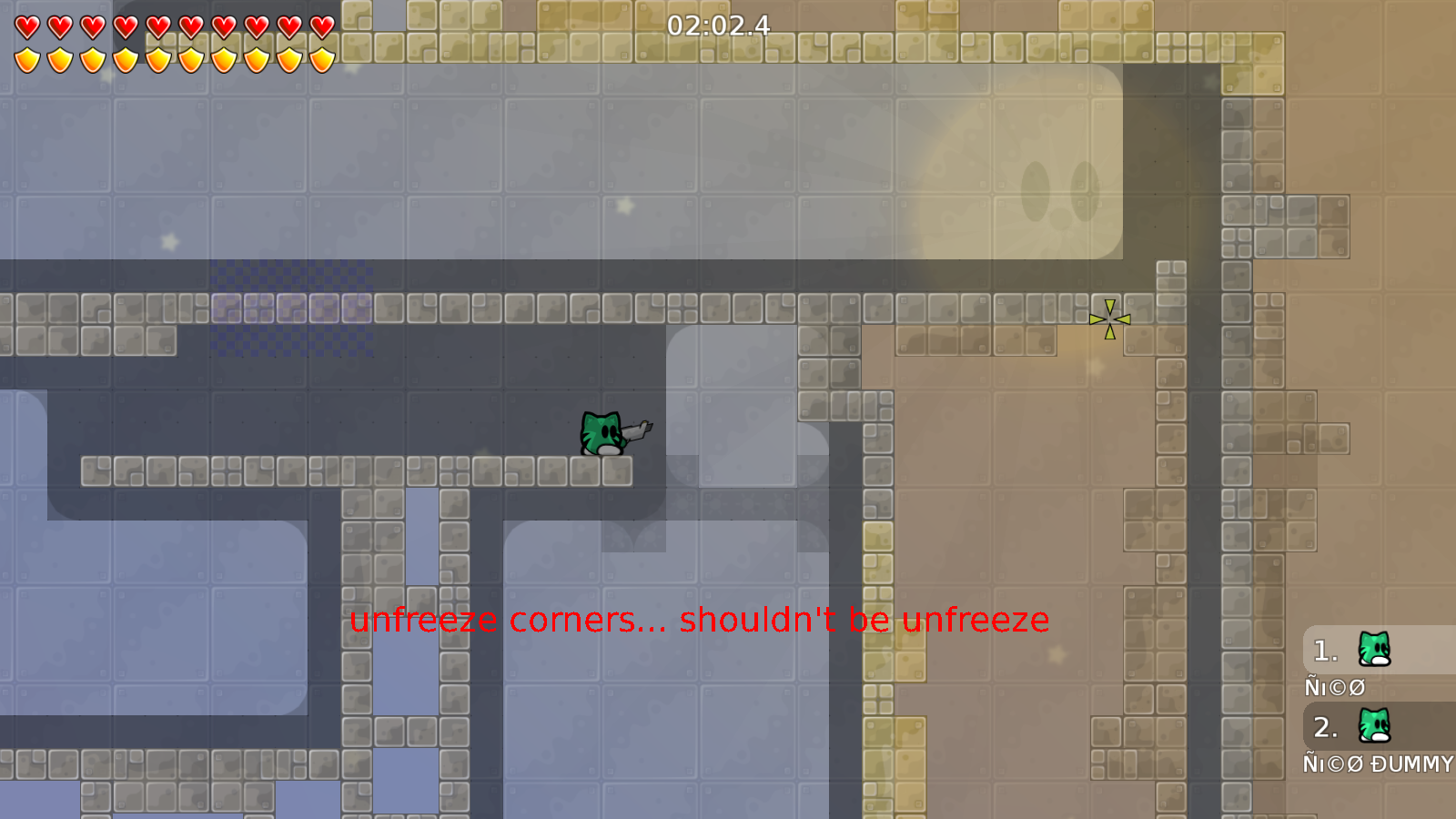Click the green tee player character
1456x819 pixels.
[x=602, y=432]
